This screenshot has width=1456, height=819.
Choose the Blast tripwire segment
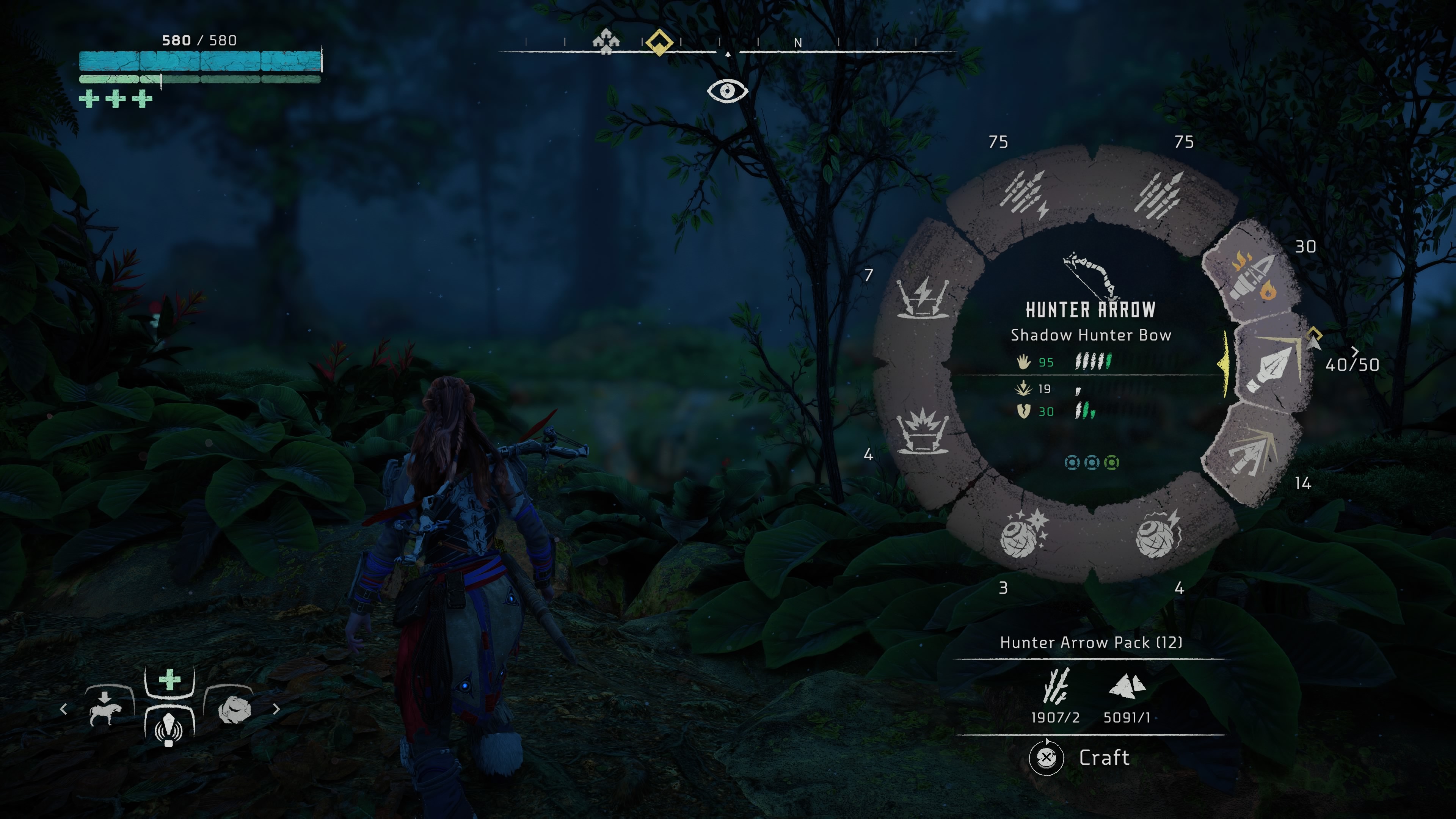[923, 431]
